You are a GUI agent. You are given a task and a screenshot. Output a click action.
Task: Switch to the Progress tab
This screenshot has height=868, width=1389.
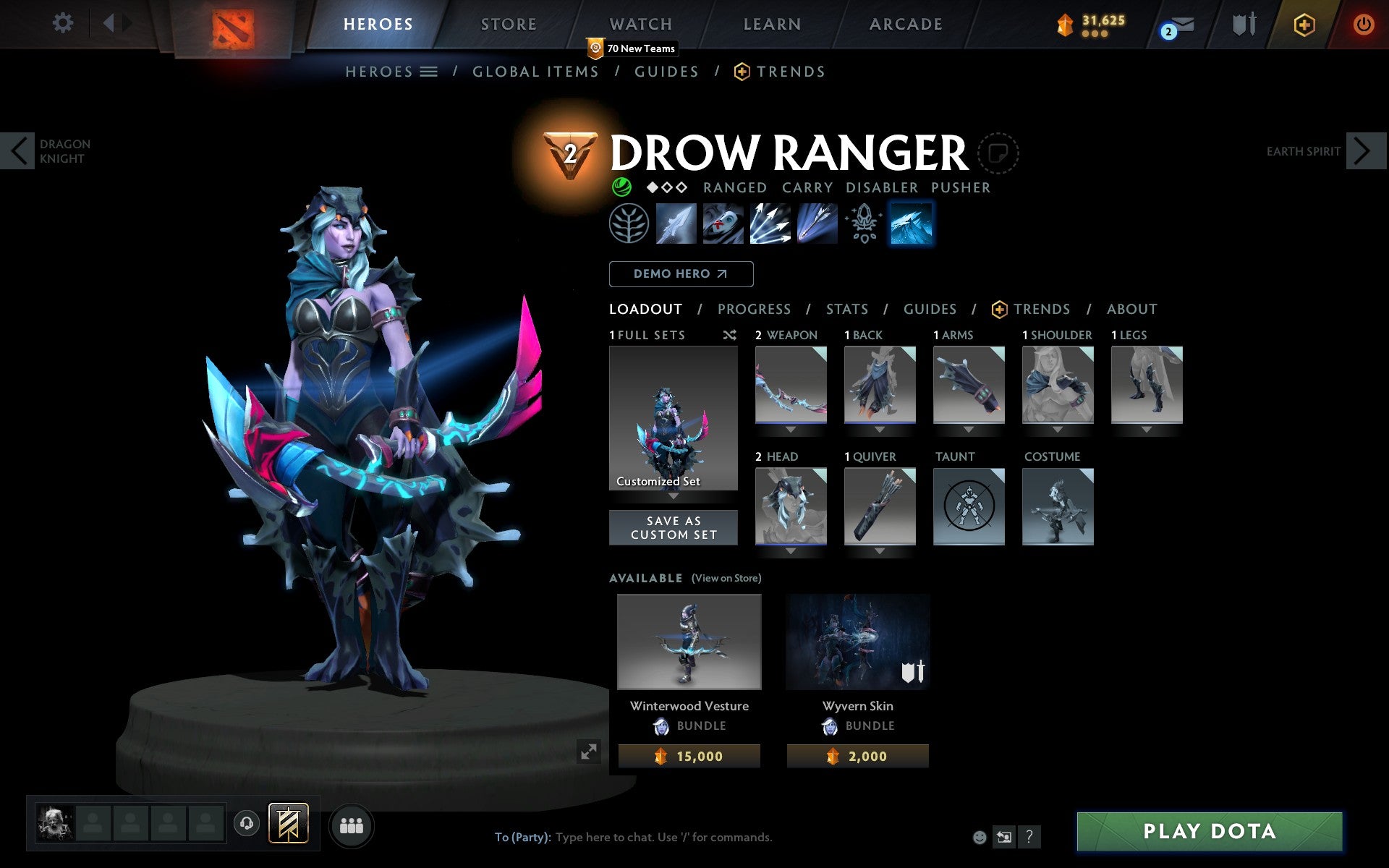pos(754,309)
